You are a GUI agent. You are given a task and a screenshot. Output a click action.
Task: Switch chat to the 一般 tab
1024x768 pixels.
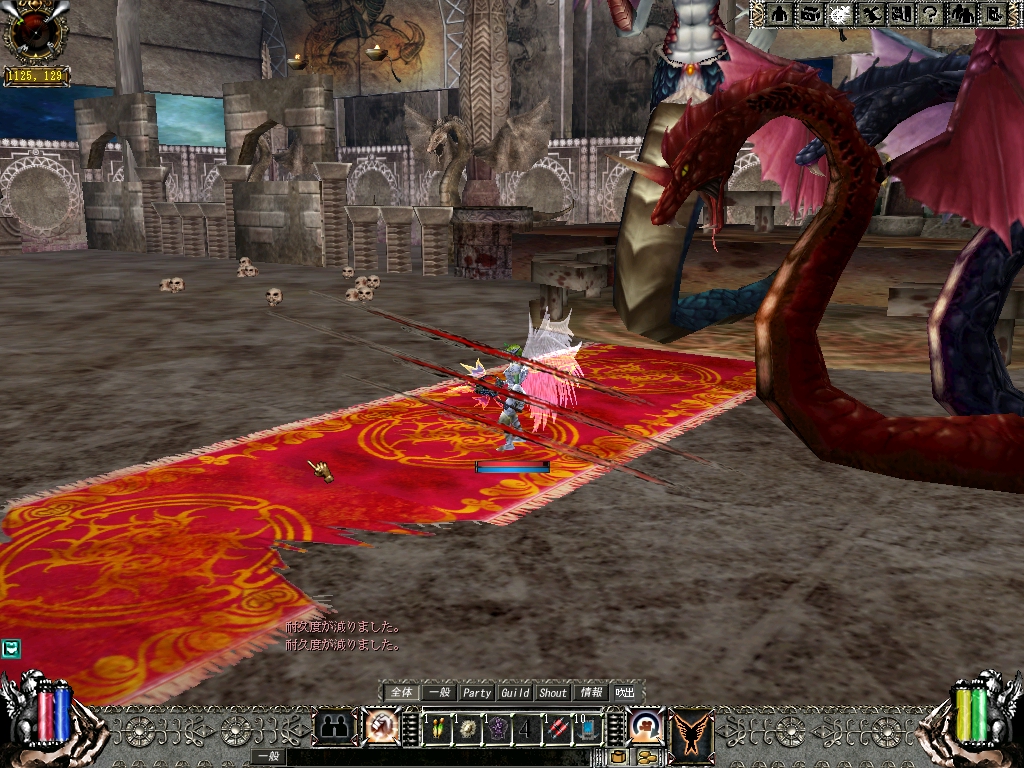pyautogui.click(x=438, y=692)
